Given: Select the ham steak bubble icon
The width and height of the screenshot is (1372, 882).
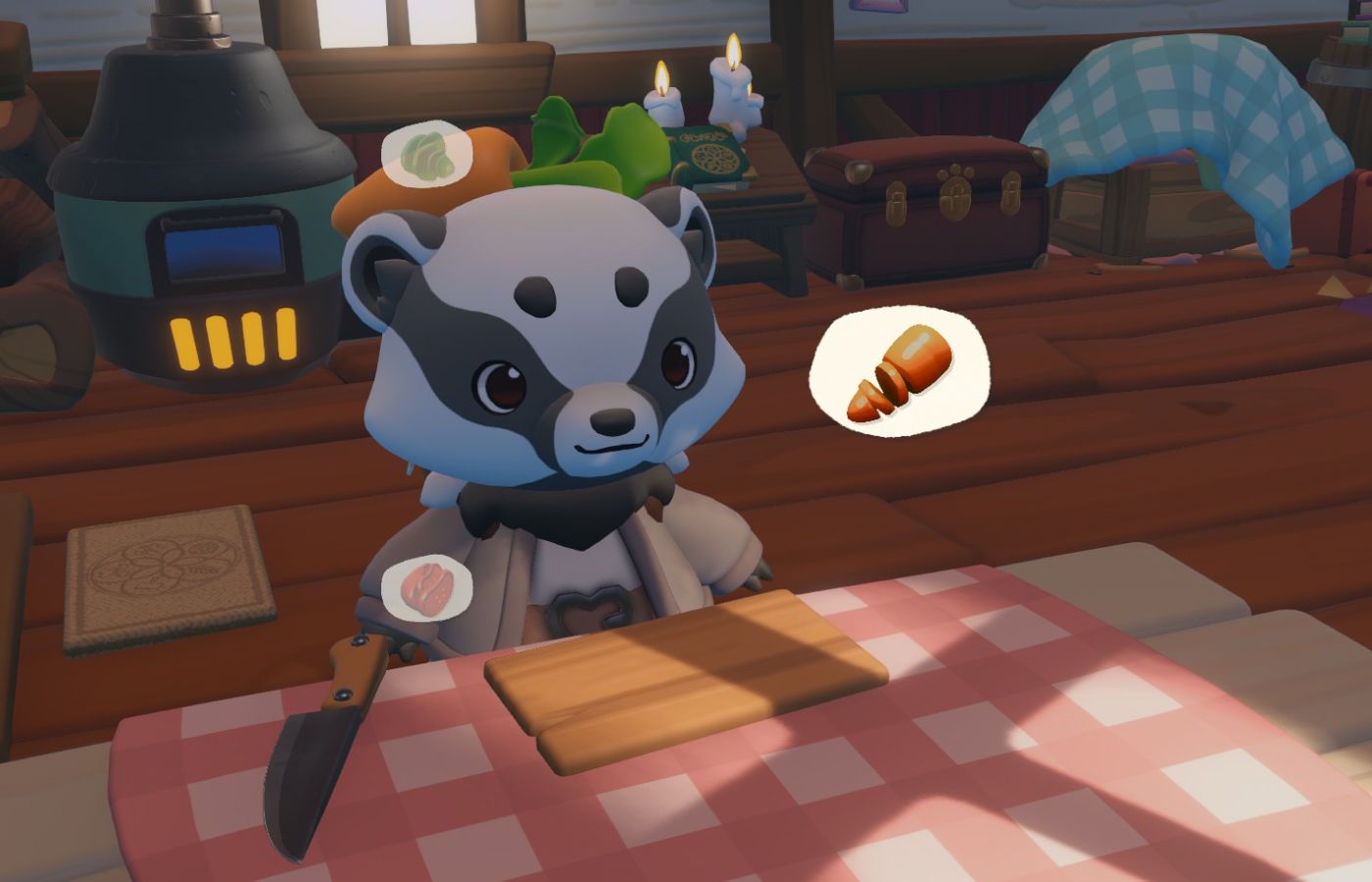Looking at the screenshot, I should click(428, 586).
